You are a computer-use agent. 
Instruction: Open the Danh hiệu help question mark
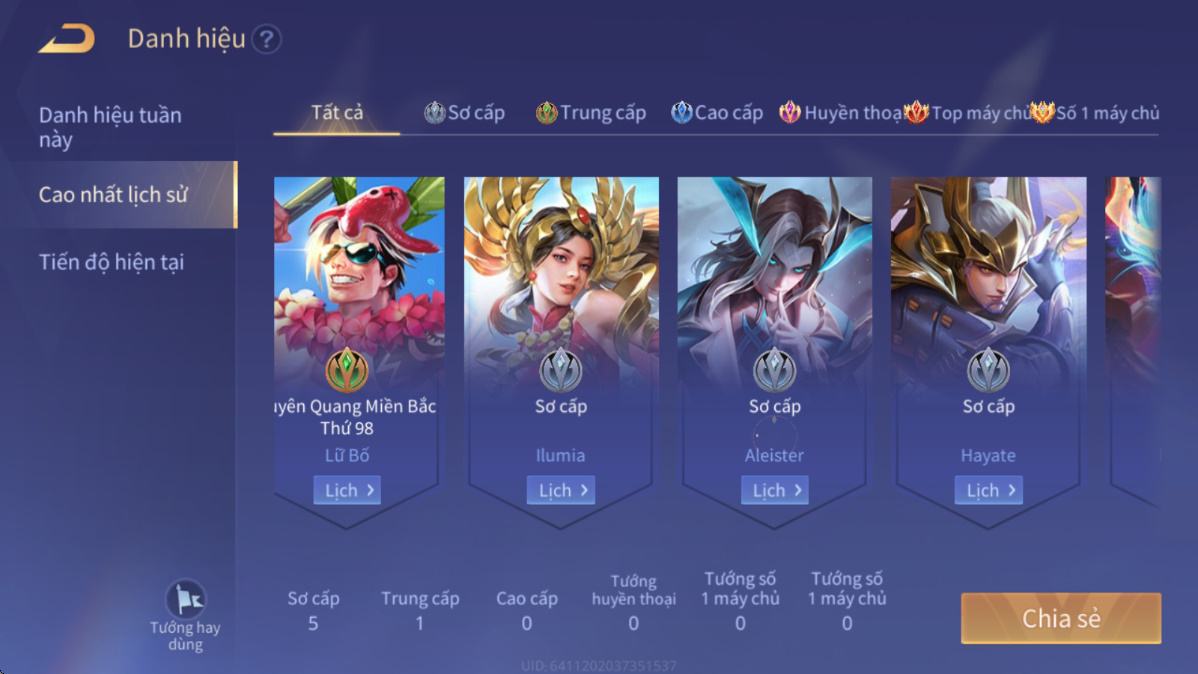point(266,40)
